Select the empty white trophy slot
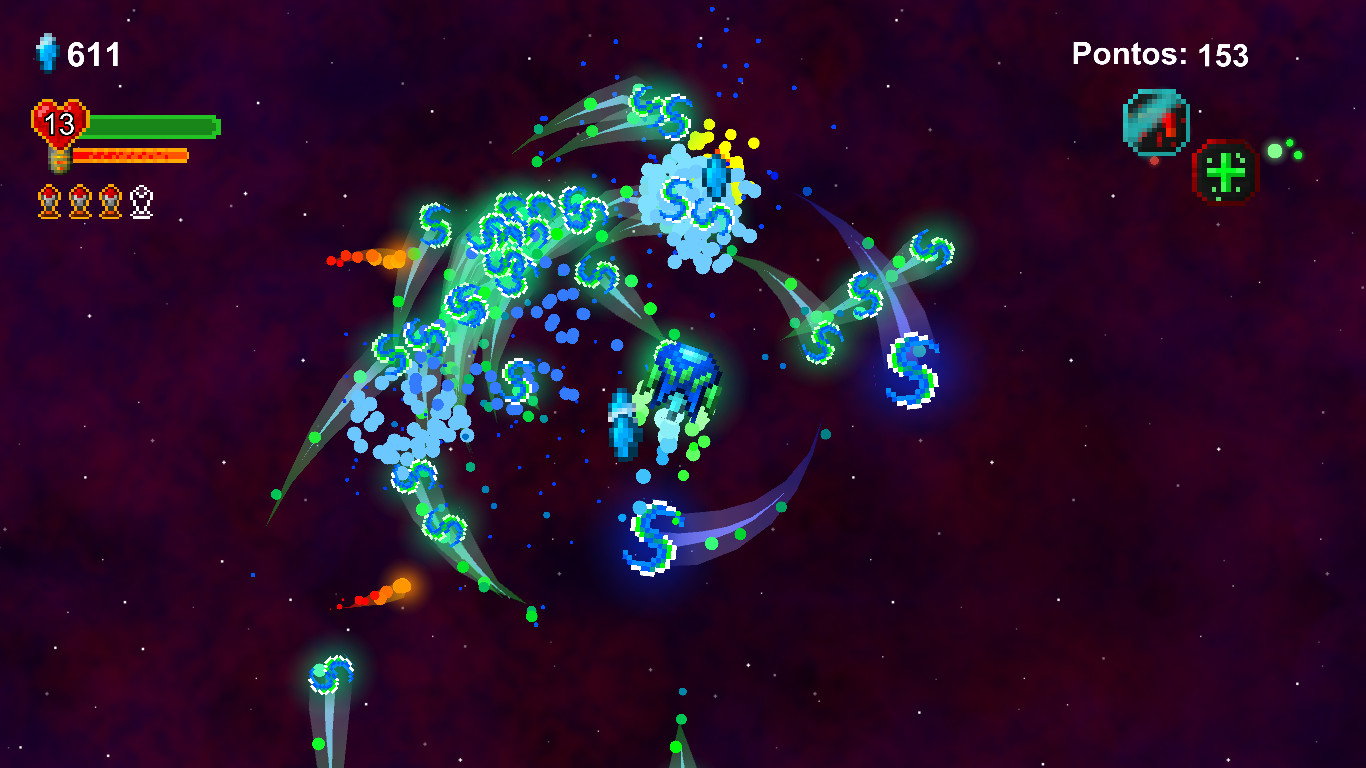Image resolution: width=1366 pixels, height=768 pixels. pos(140,201)
